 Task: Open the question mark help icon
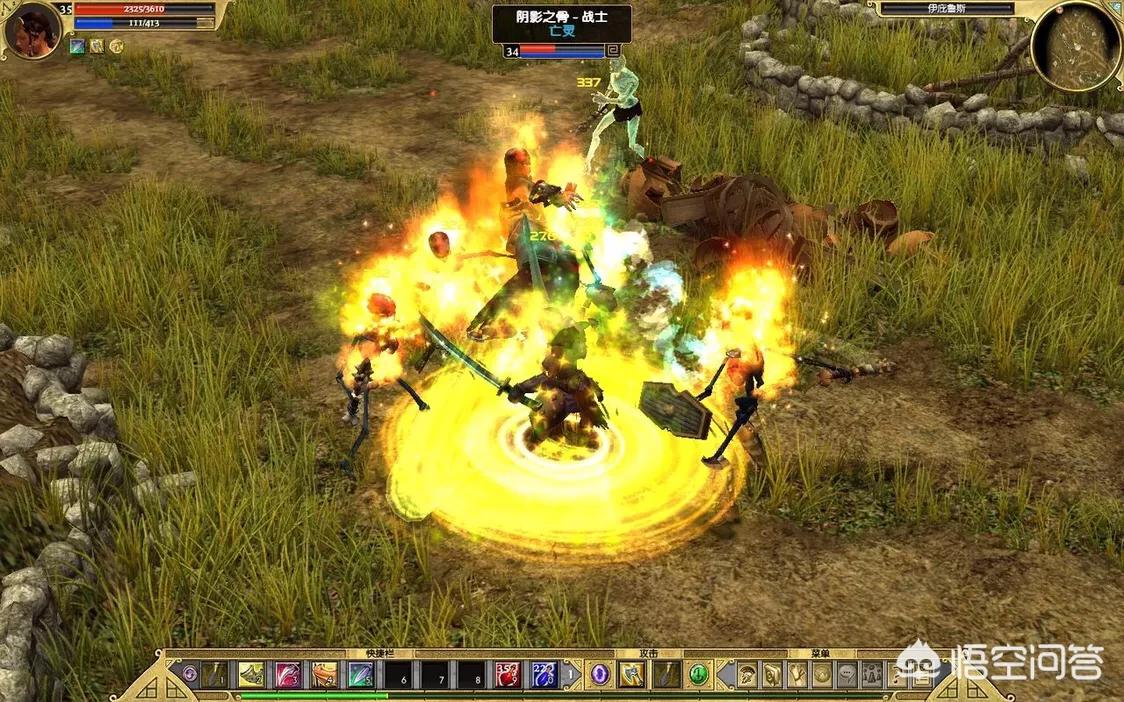pyautogui.click(x=896, y=675)
